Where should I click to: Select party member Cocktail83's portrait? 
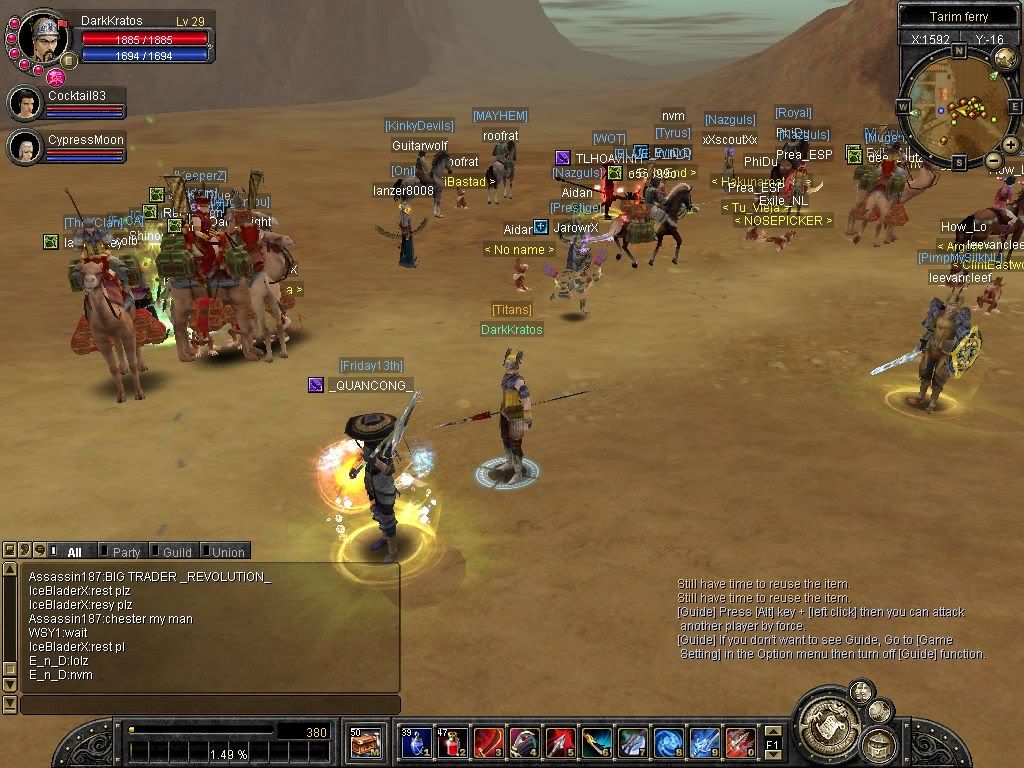click(24, 103)
